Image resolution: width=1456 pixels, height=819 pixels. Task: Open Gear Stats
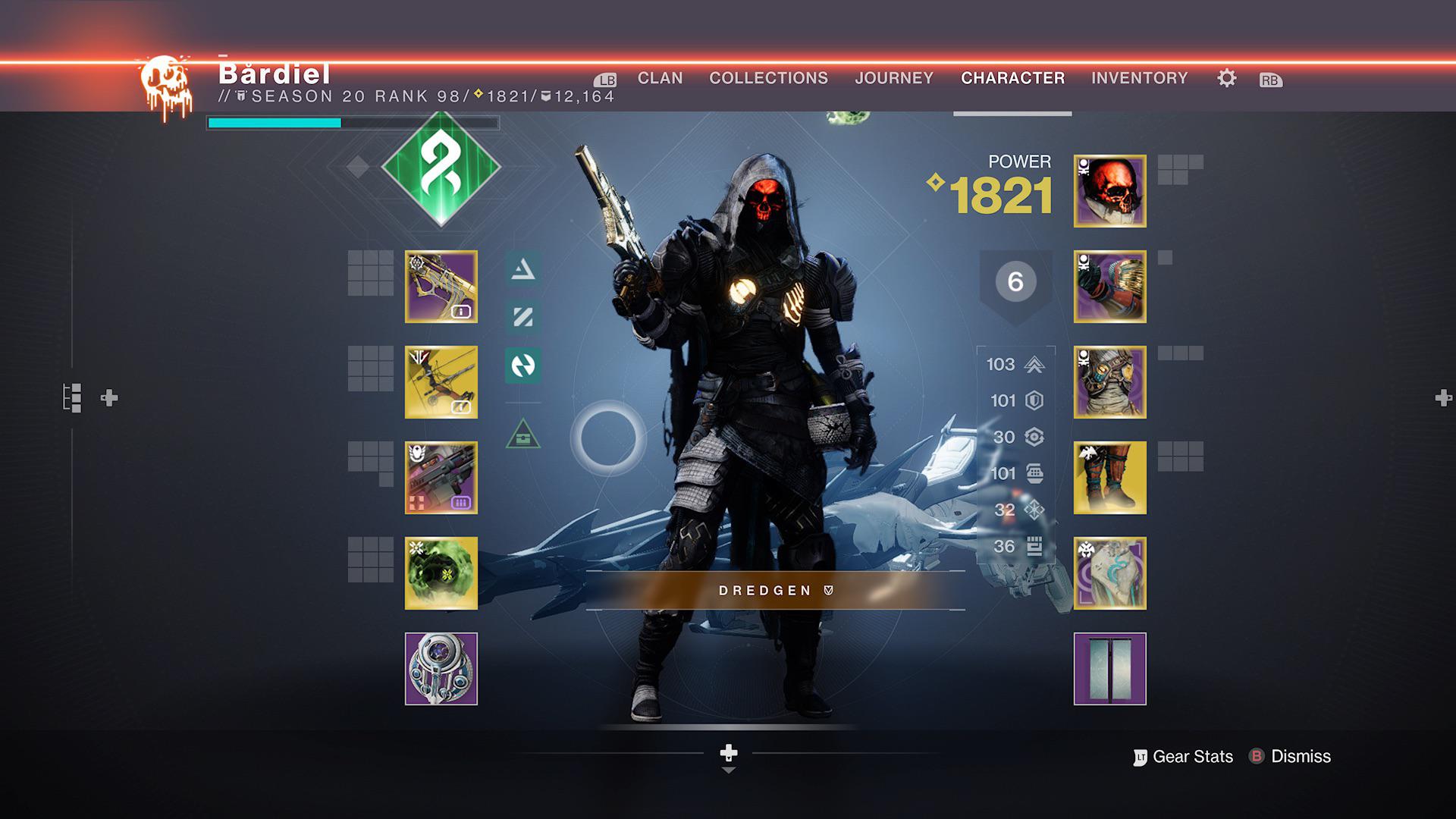[x=1191, y=756]
